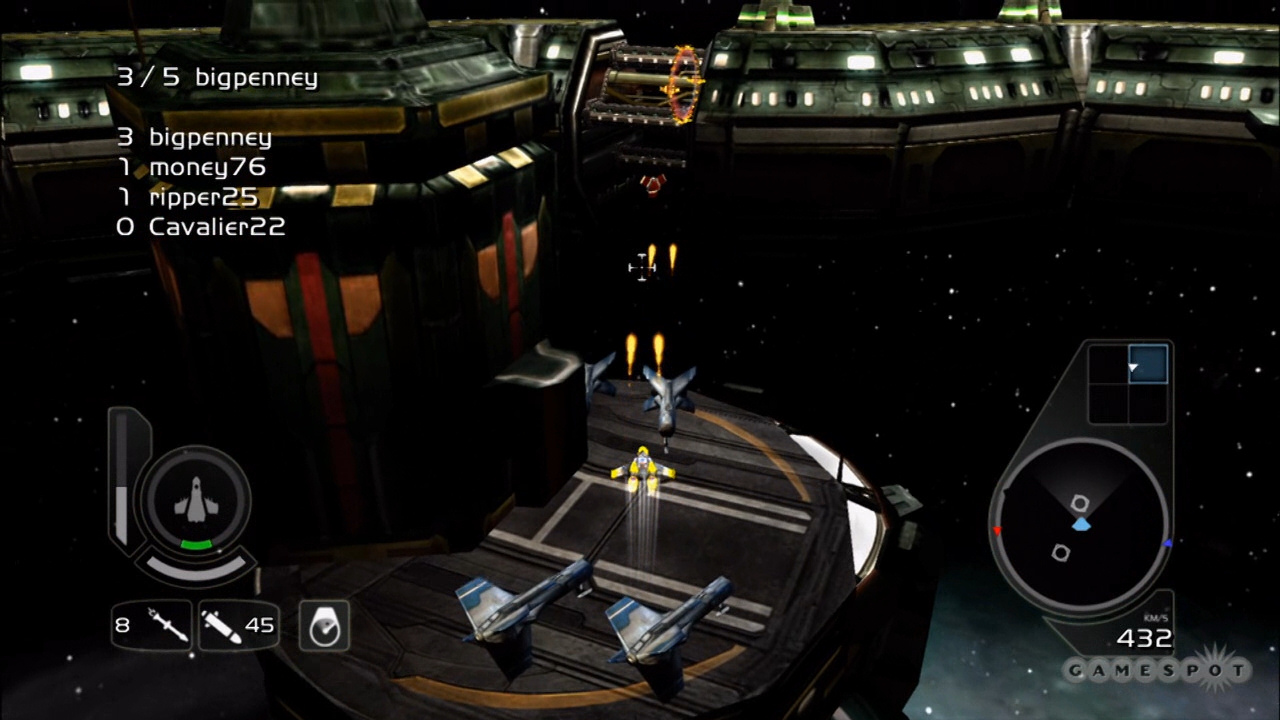Open the circular radar display
The height and width of the screenshot is (720, 1280).
tap(1081, 524)
